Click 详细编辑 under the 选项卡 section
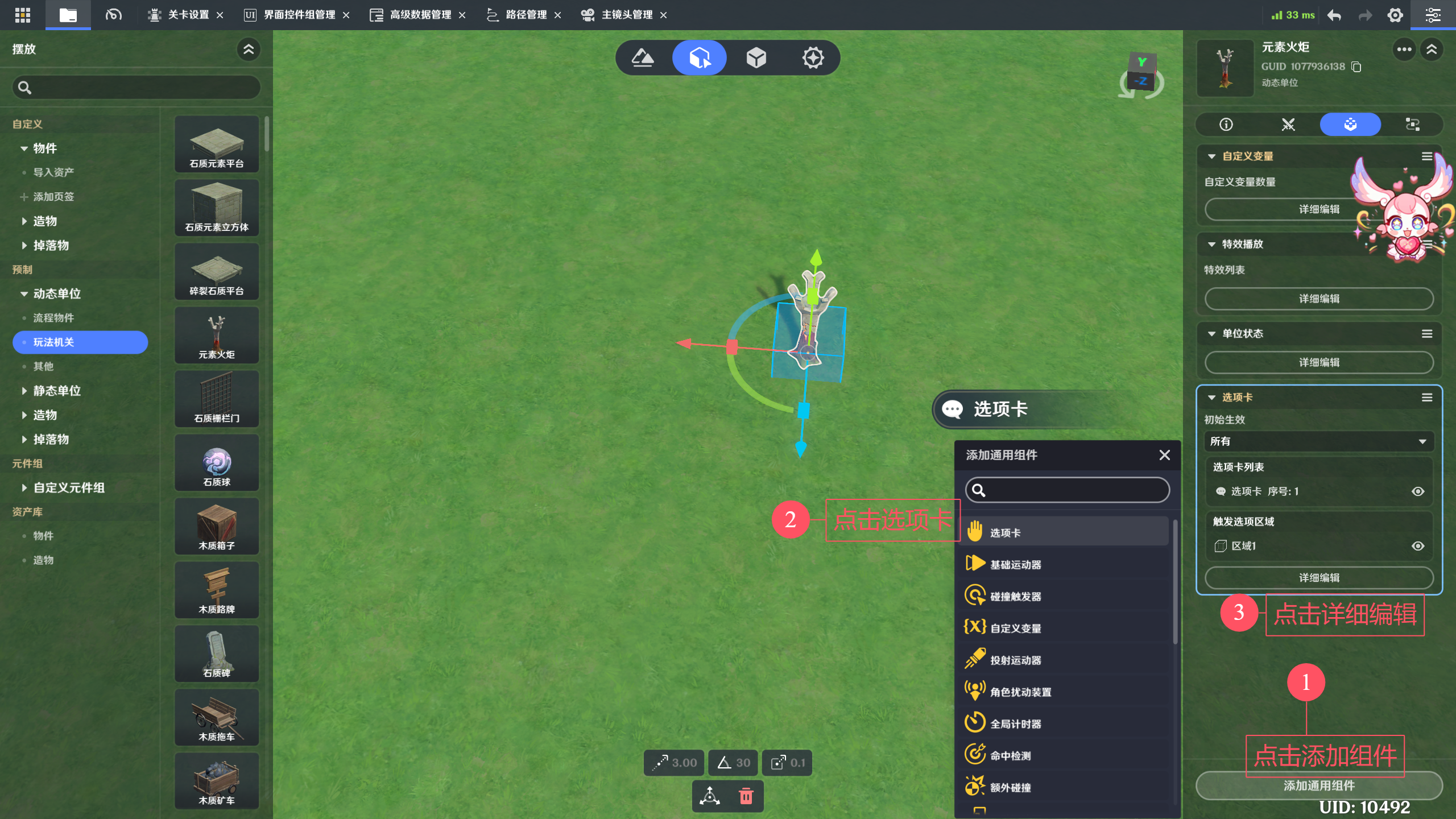1456x819 pixels. pos(1318,578)
